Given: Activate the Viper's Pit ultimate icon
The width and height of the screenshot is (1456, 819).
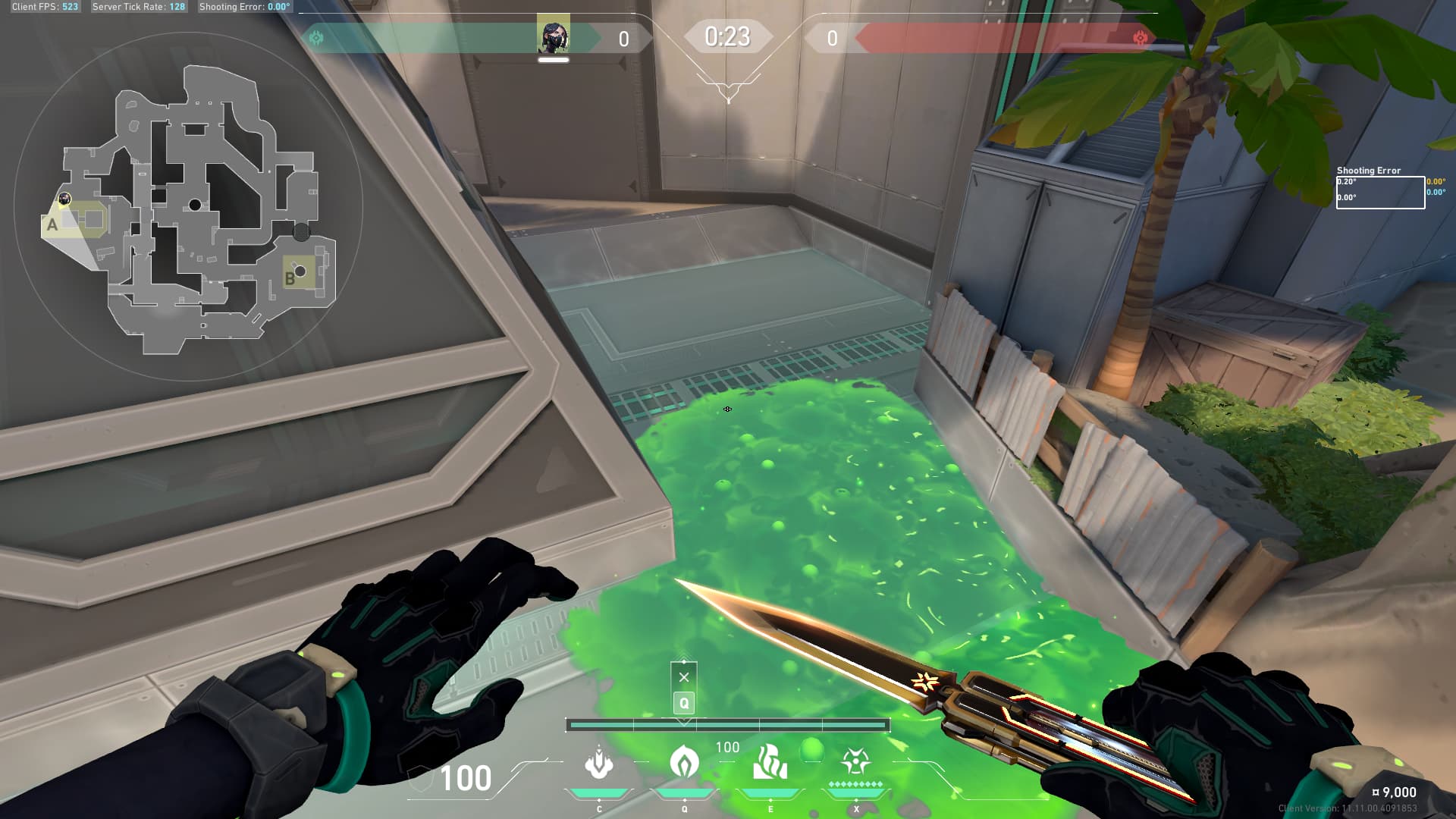Looking at the screenshot, I should click(855, 761).
